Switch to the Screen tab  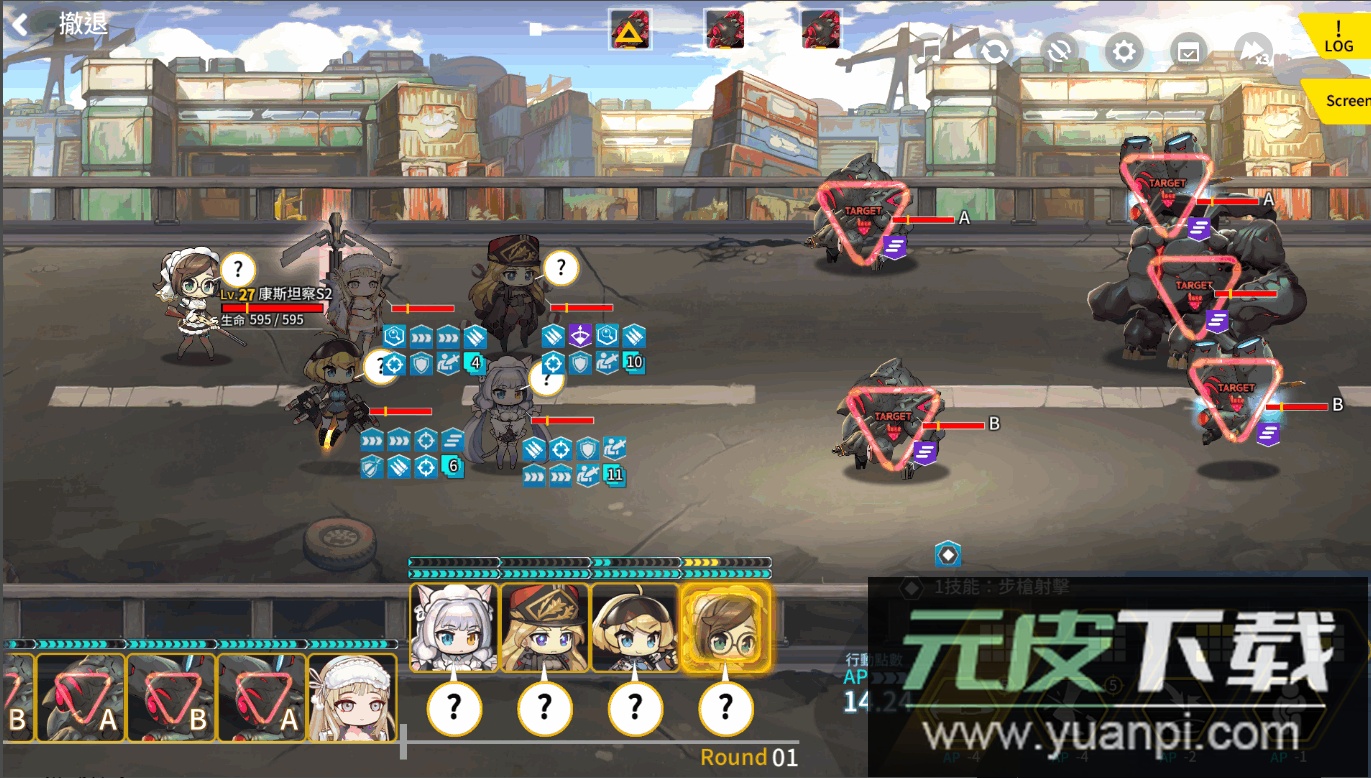[1345, 101]
